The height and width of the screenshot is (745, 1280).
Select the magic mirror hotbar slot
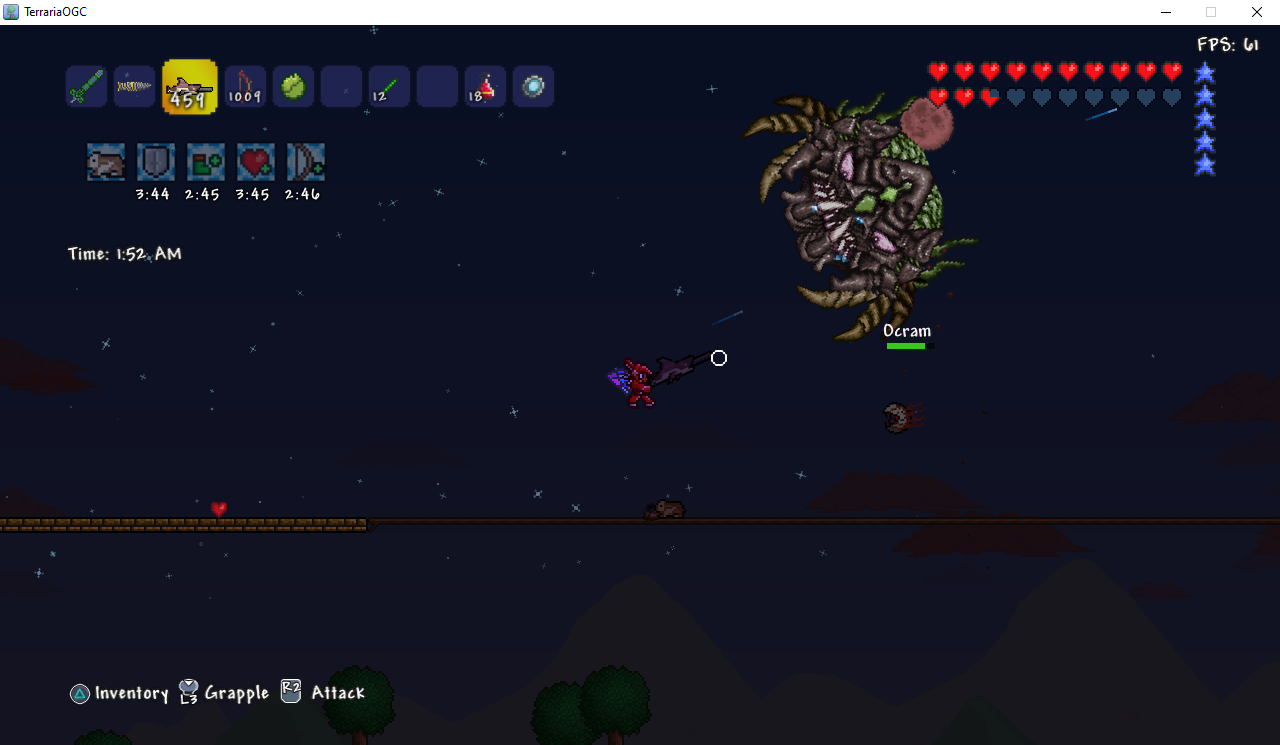click(x=533, y=87)
